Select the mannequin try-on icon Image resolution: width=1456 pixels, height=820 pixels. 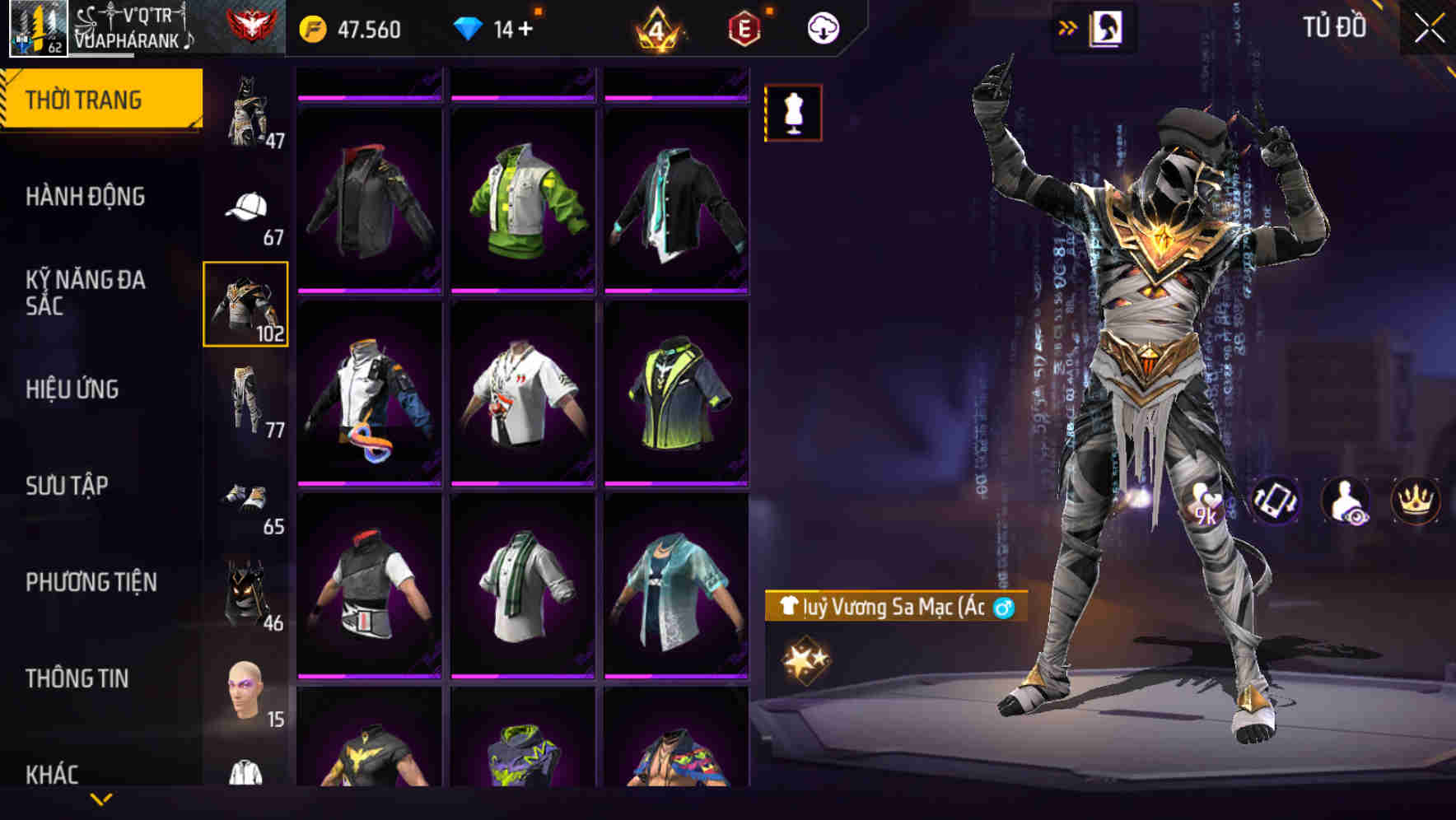pos(793,113)
